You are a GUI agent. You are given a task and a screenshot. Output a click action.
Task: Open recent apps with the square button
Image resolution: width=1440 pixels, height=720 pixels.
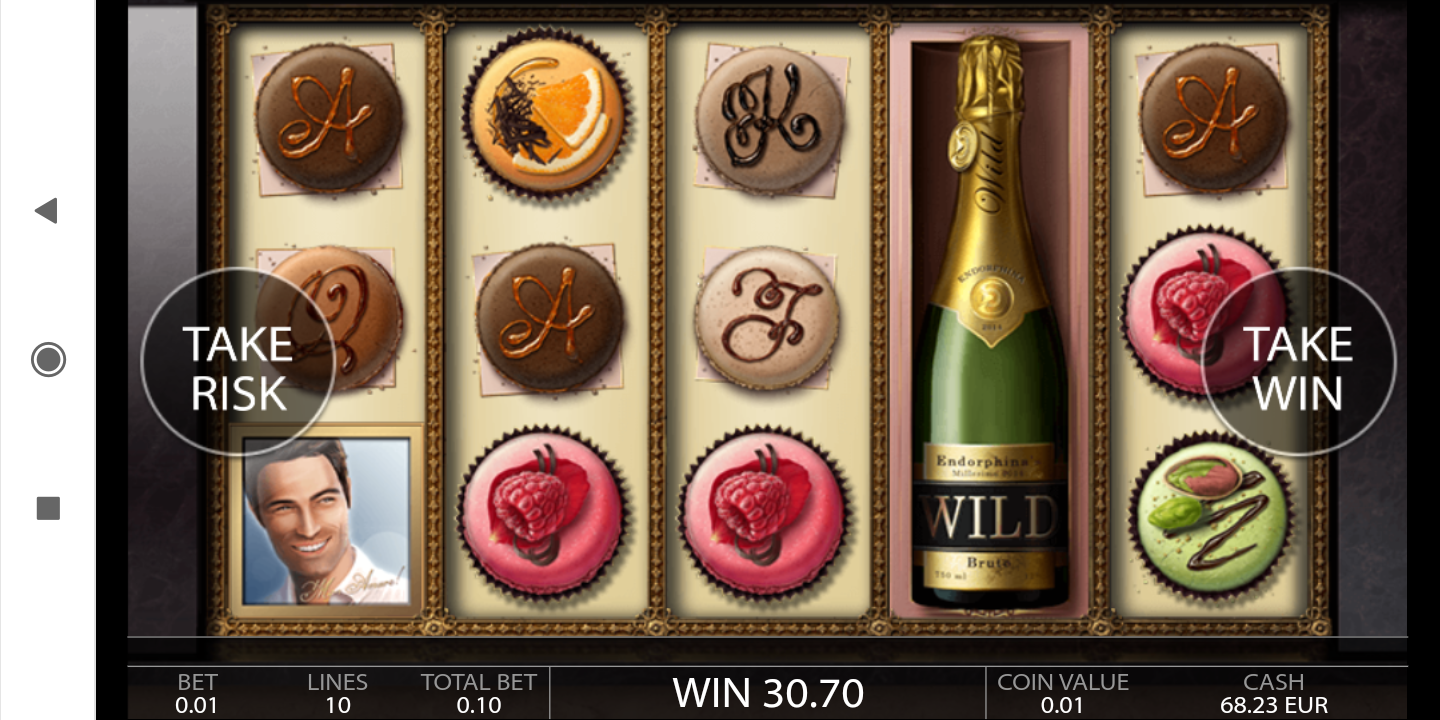point(48,508)
